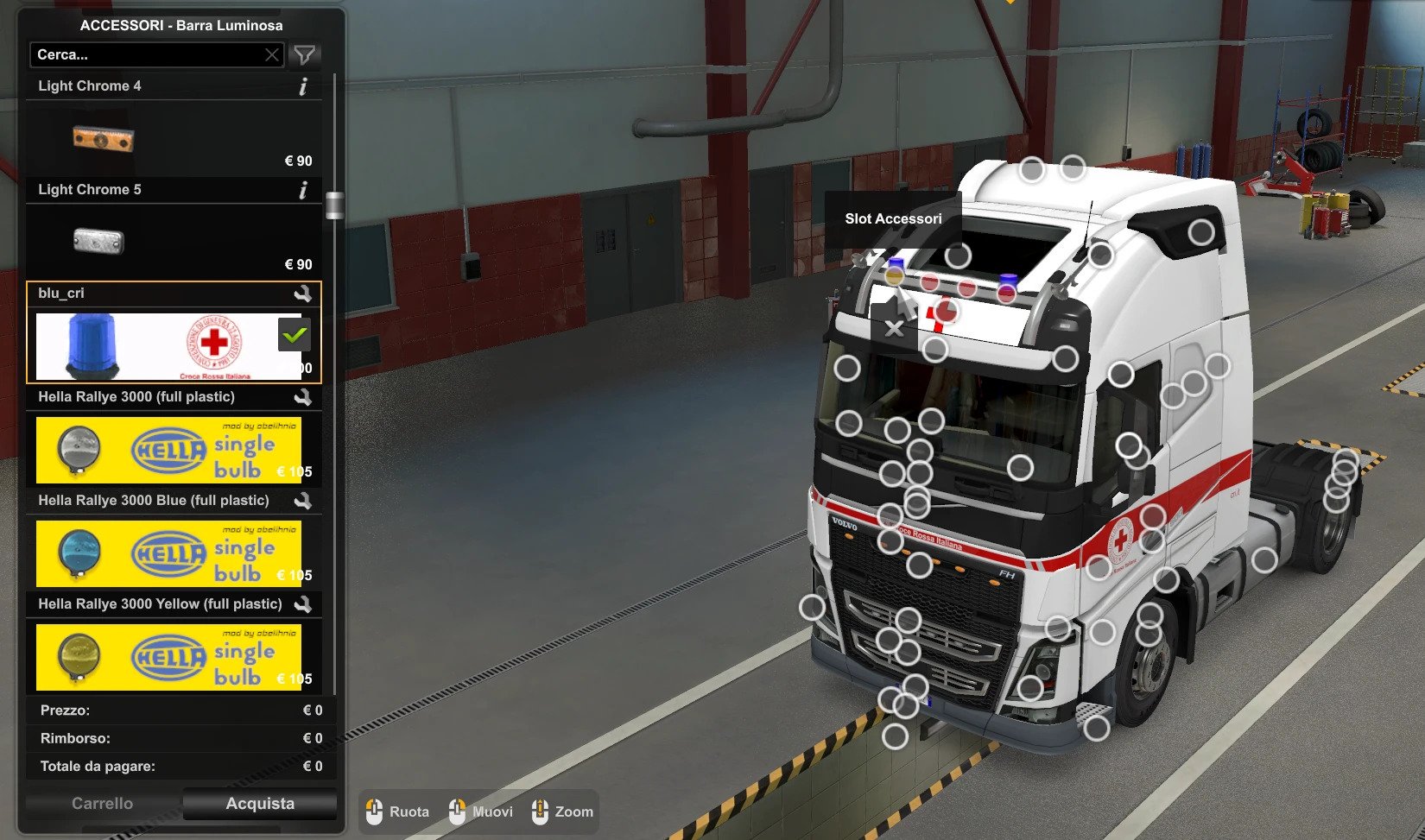Confirm purchase with Acquista
Screen dimensions: 1425x840
(x=260, y=804)
